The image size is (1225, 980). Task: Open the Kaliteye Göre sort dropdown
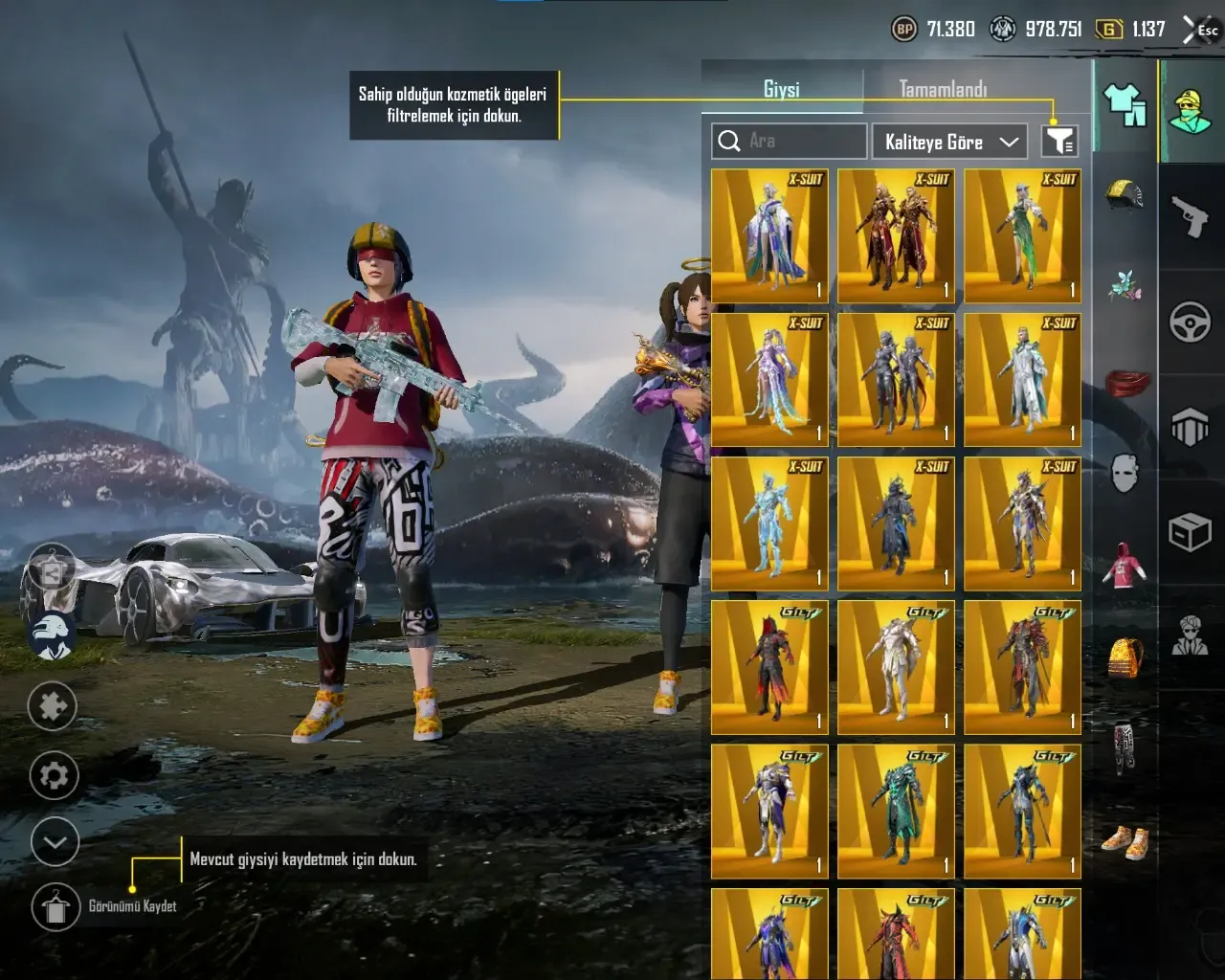click(x=949, y=142)
